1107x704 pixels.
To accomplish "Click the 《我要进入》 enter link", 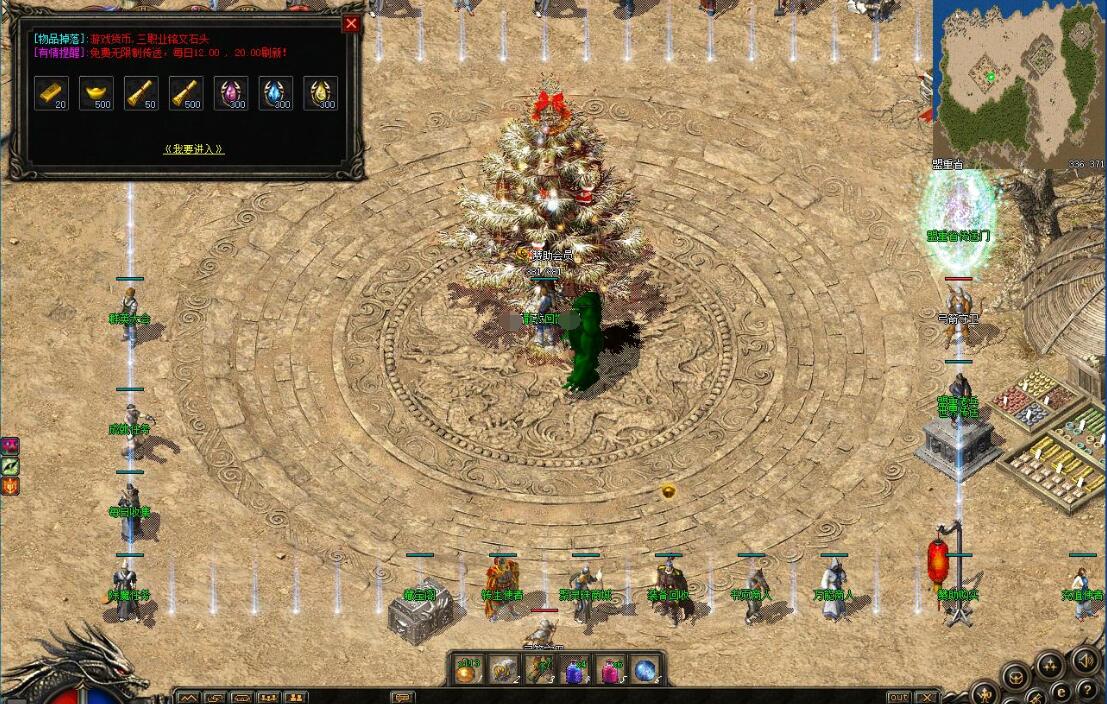I will [x=194, y=149].
